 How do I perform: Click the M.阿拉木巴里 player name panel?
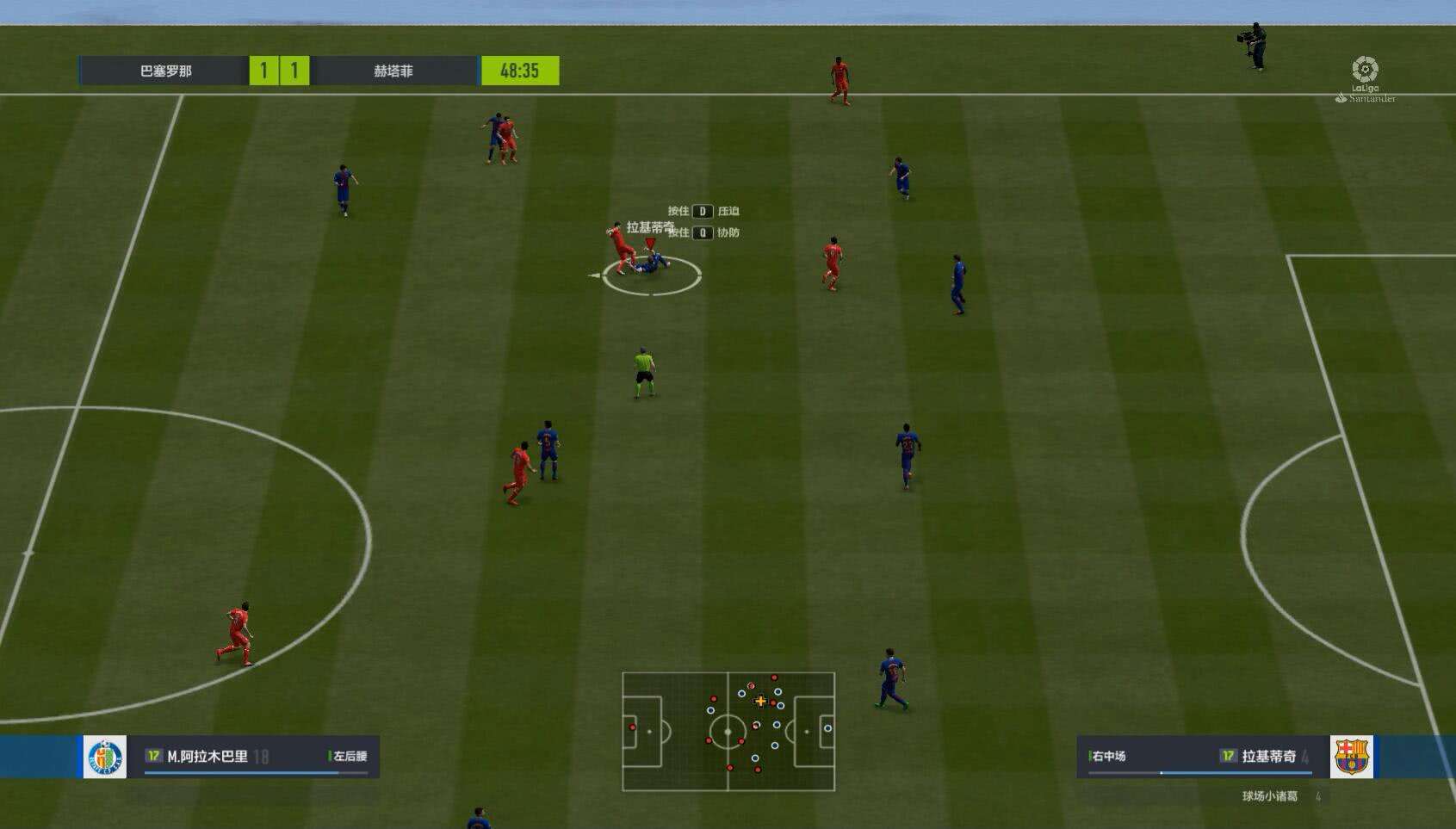click(x=256, y=757)
